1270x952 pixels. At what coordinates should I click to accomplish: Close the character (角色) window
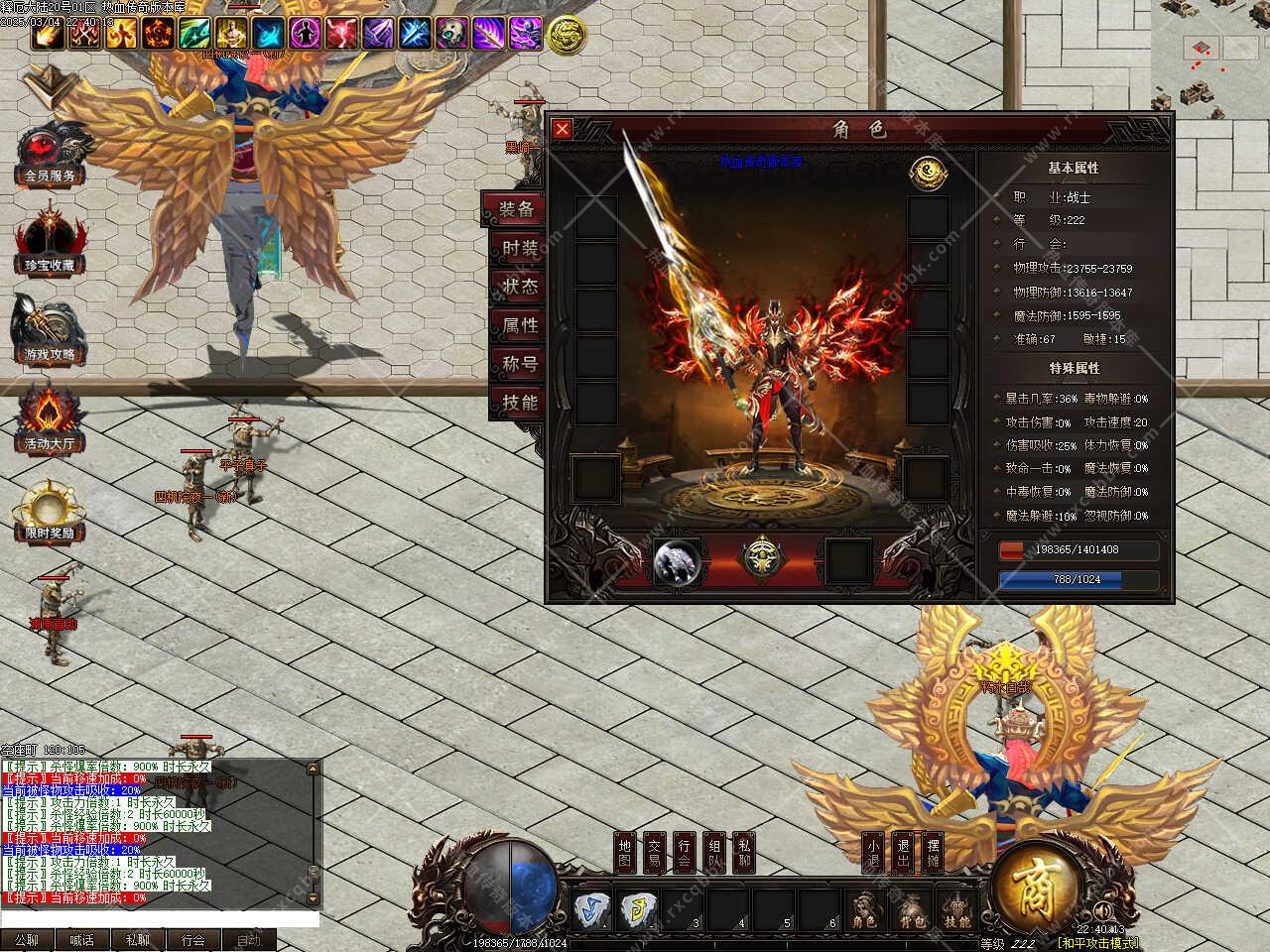pos(563,129)
